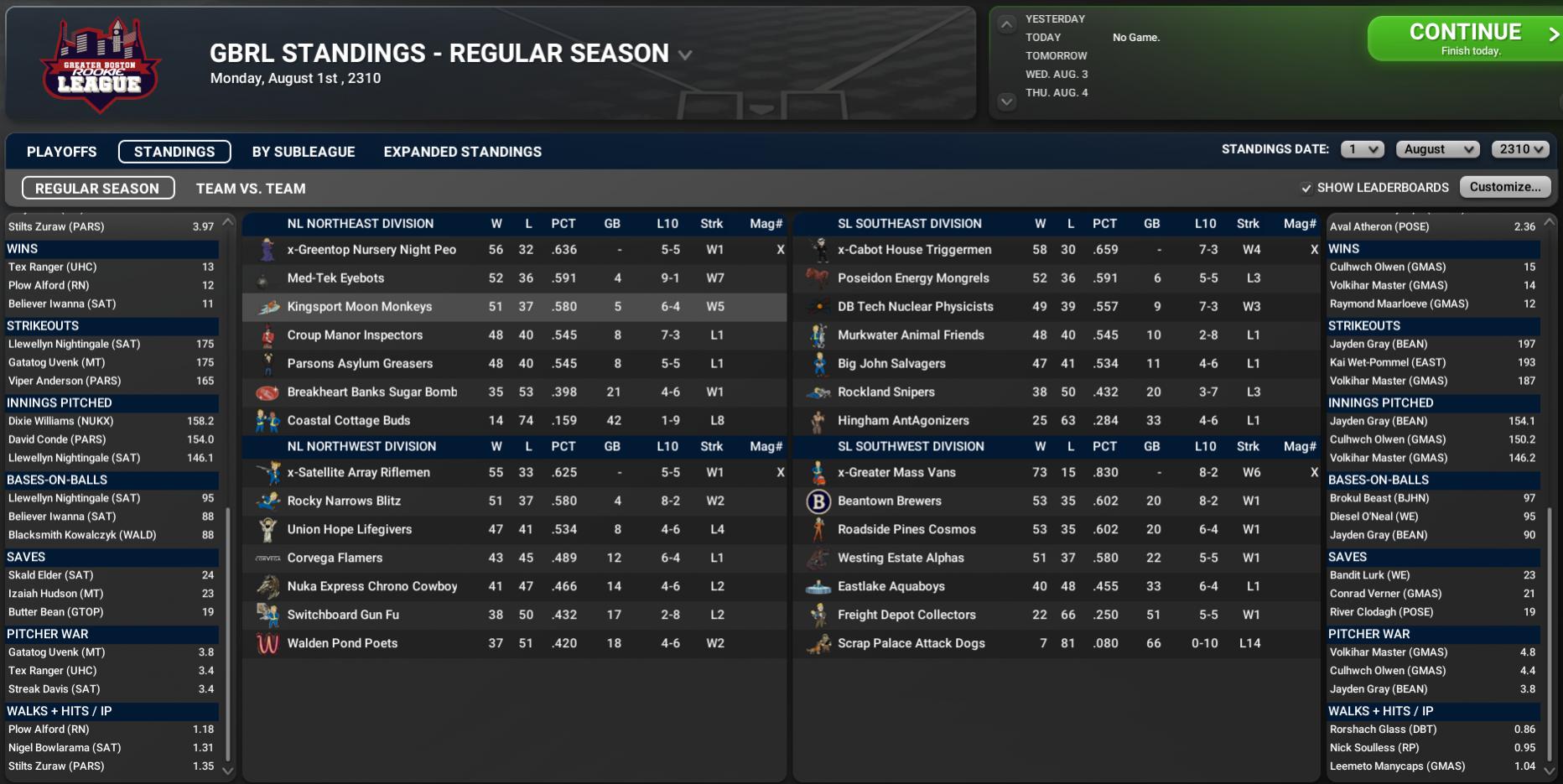The height and width of the screenshot is (784, 1563).
Task: Open the August month dropdown
Action: (x=1437, y=149)
